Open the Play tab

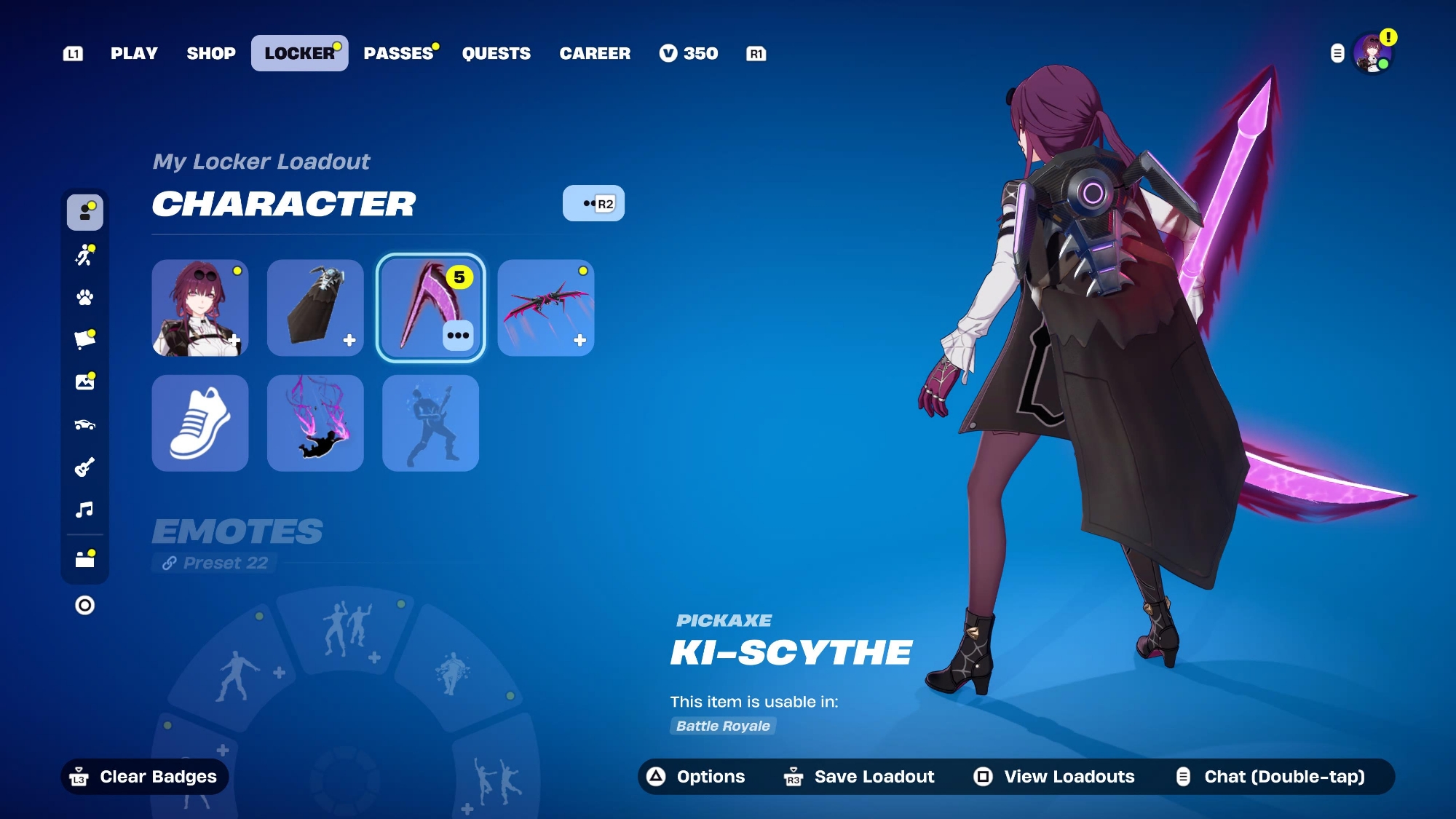(134, 53)
